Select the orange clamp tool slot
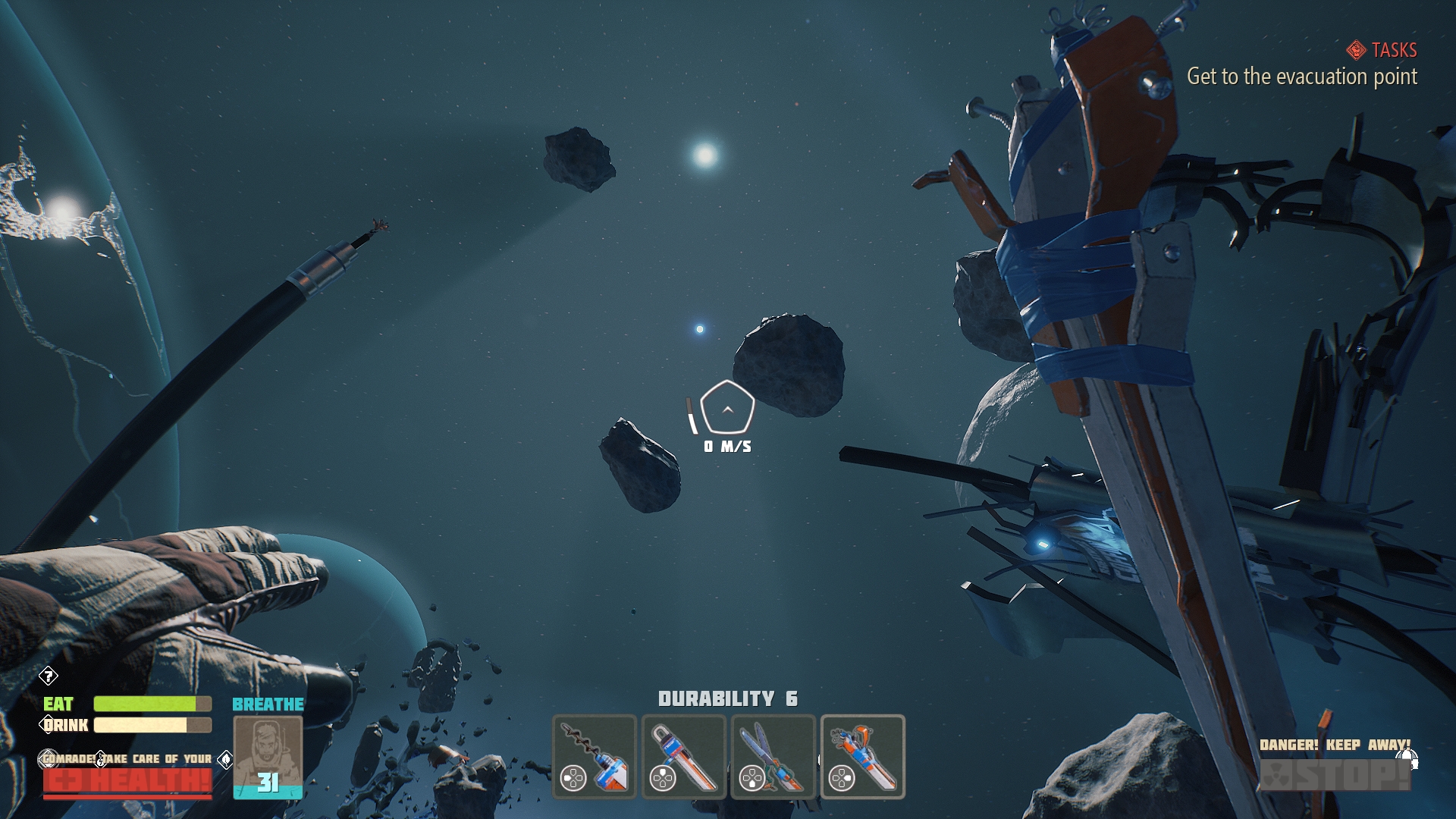This screenshot has height=819, width=1456. click(x=862, y=757)
